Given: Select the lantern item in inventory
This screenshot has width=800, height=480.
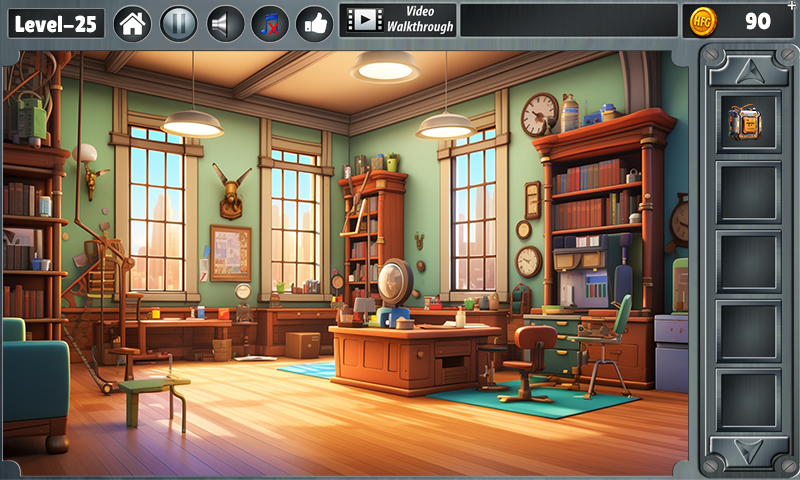Looking at the screenshot, I should tap(748, 122).
